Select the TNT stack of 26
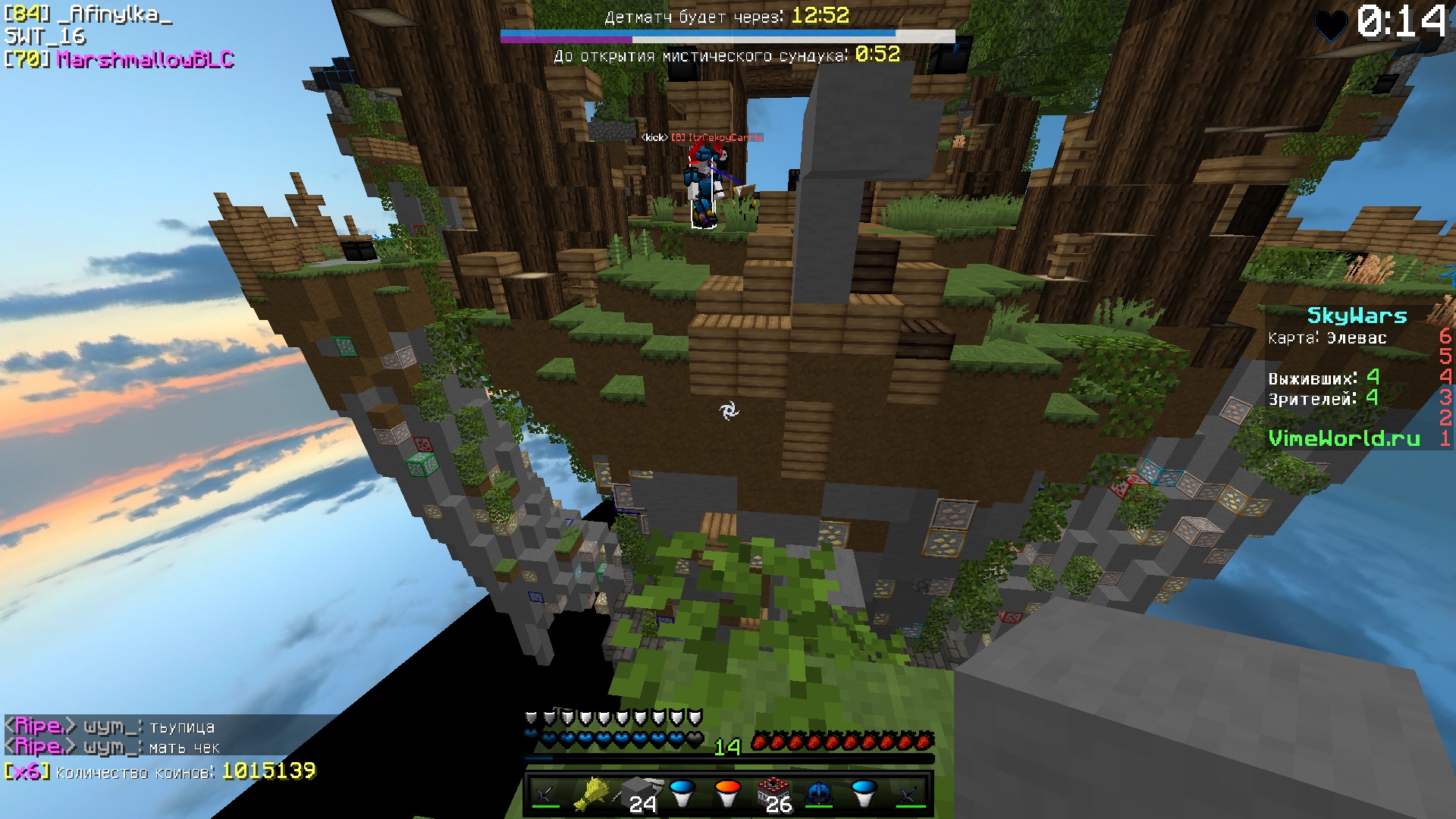1456x819 pixels. pyautogui.click(x=773, y=794)
